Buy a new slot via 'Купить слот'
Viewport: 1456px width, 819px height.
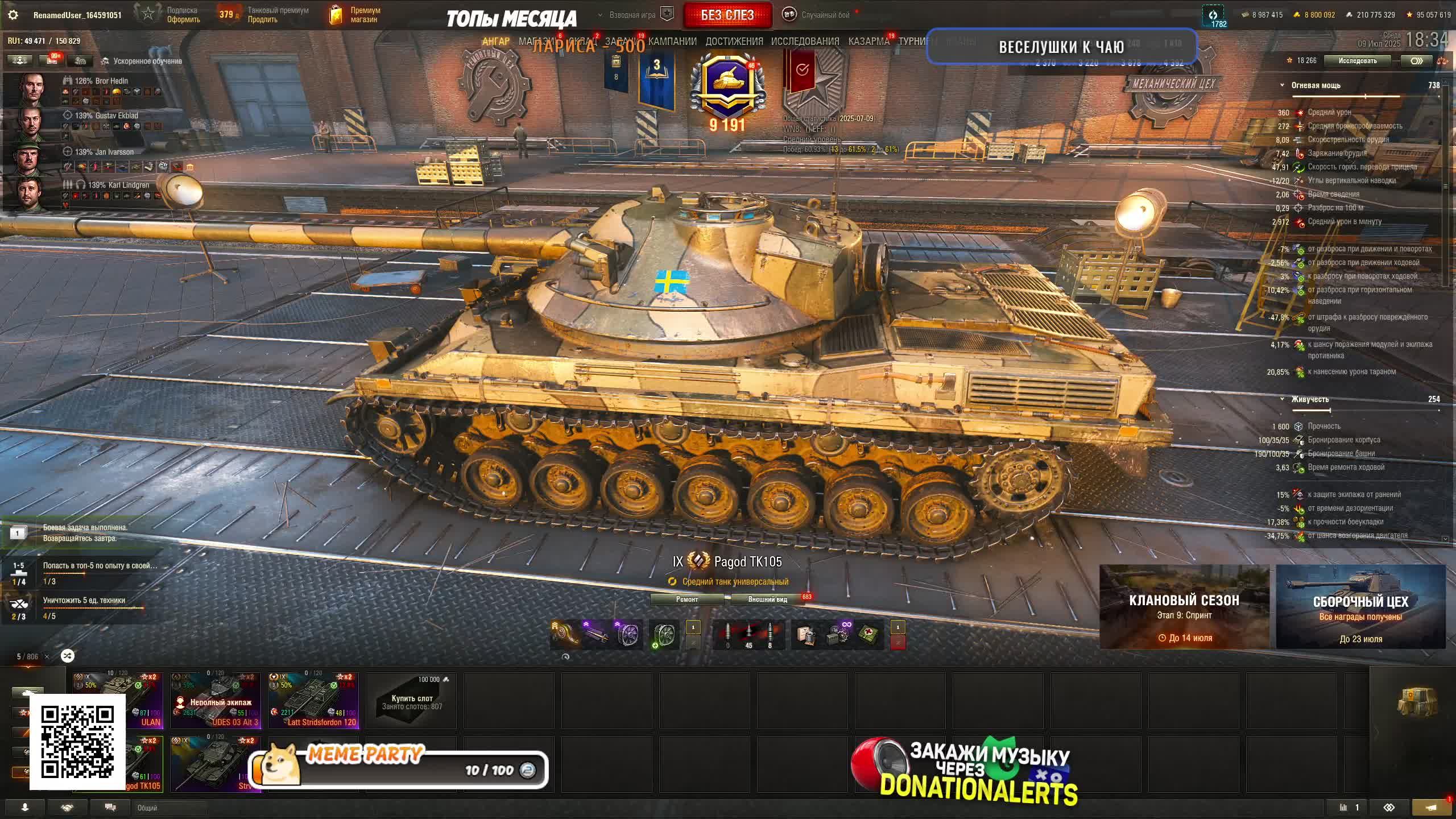(x=411, y=701)
